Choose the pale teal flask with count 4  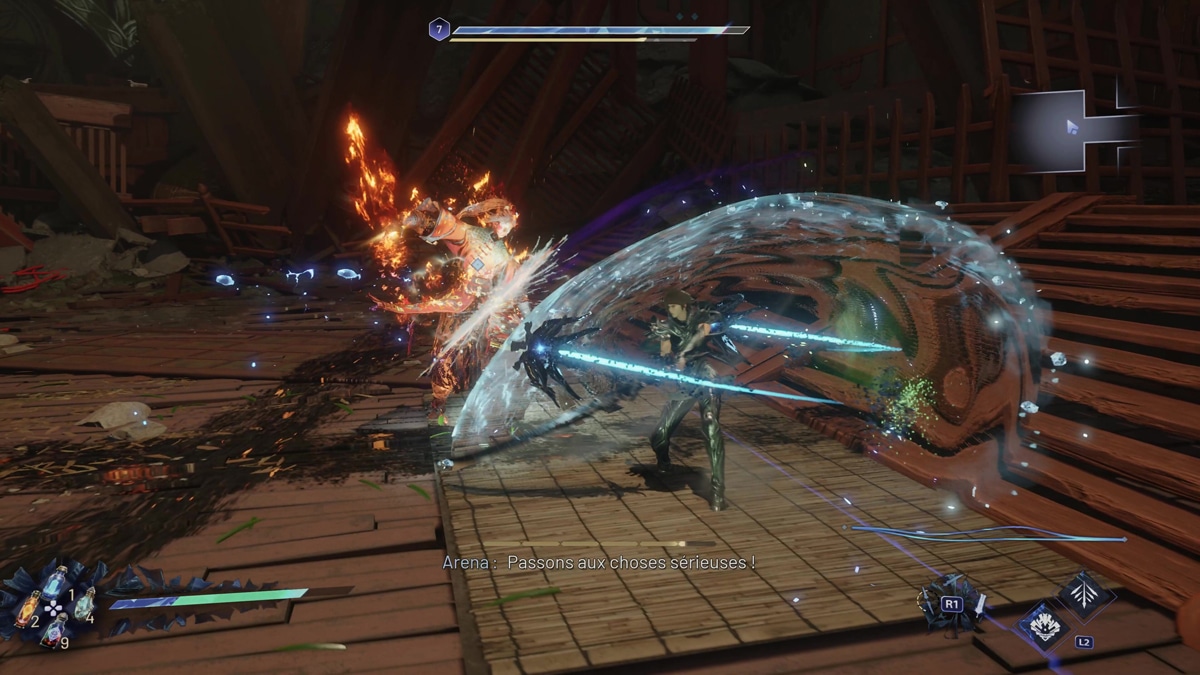pos(84,604)
